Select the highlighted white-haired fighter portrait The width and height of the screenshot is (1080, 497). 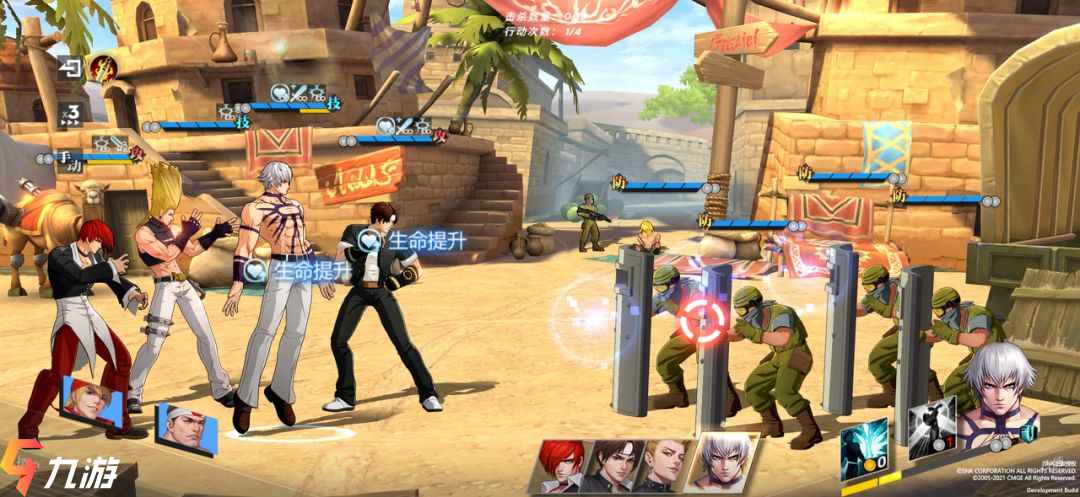pos(718,462)
